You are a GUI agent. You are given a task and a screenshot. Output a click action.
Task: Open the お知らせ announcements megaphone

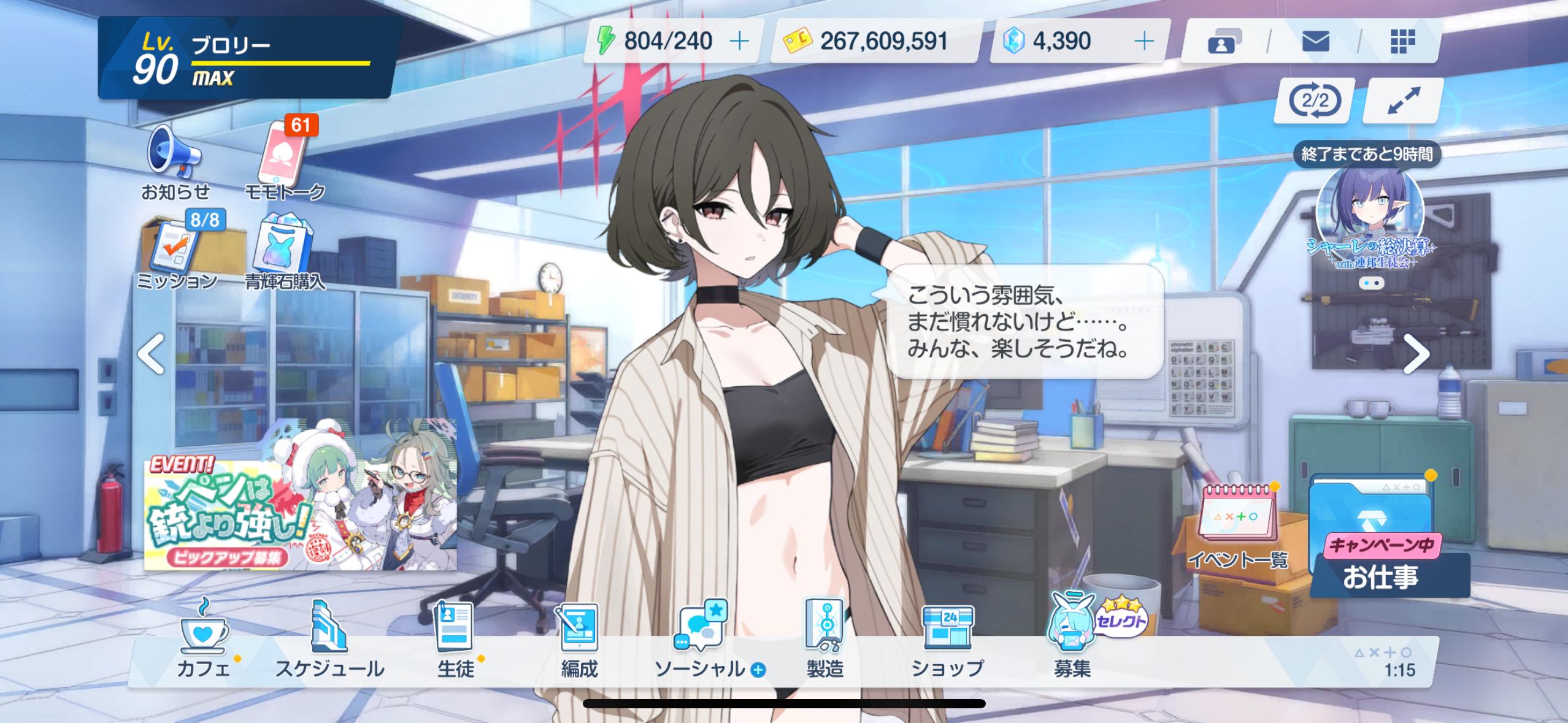(174, 161)
